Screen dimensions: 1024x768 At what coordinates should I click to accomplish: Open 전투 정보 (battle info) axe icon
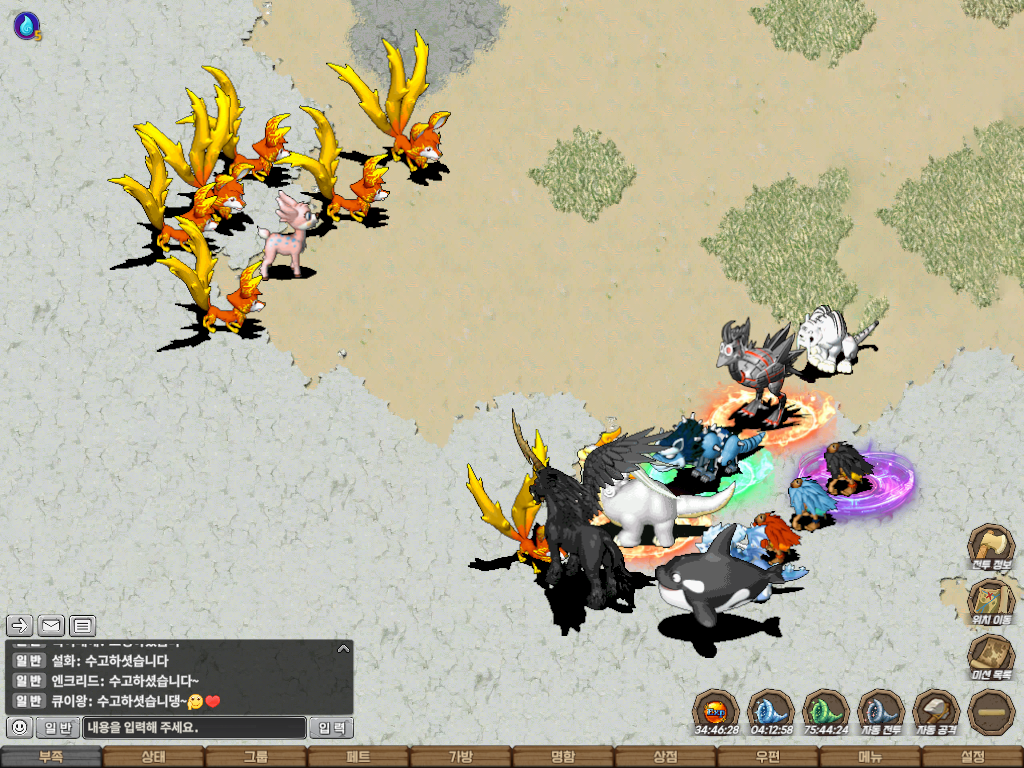pyautogui.click(x=990, y=546)
